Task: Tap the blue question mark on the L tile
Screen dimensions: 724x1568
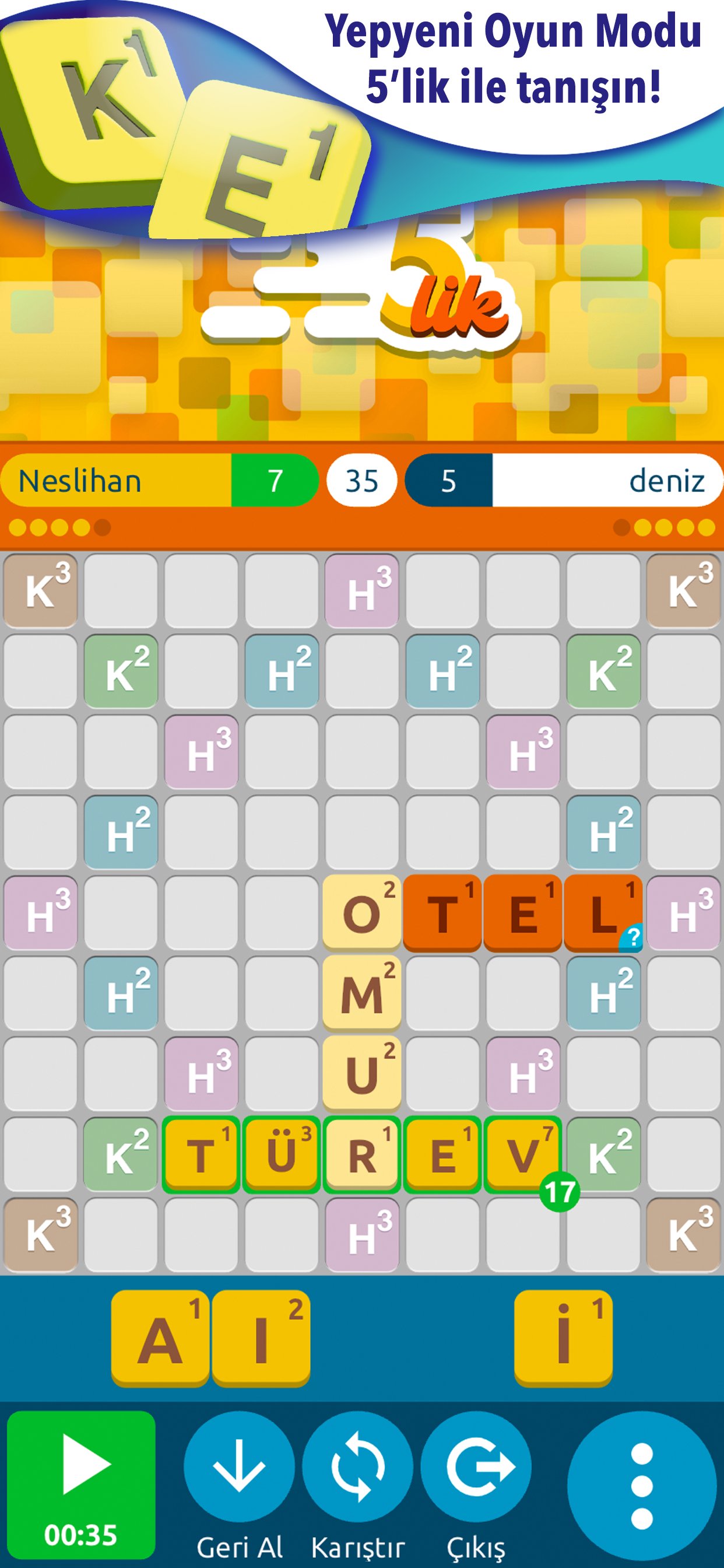Action: tap(631, 937)
